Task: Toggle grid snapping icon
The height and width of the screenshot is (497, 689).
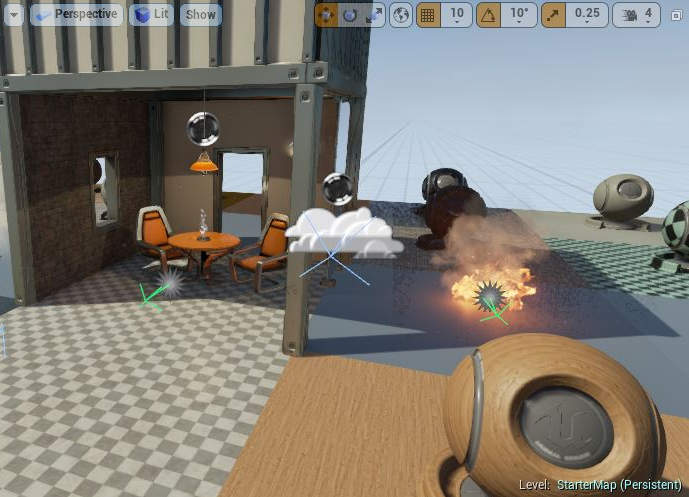Action: [x=428, y=15]
